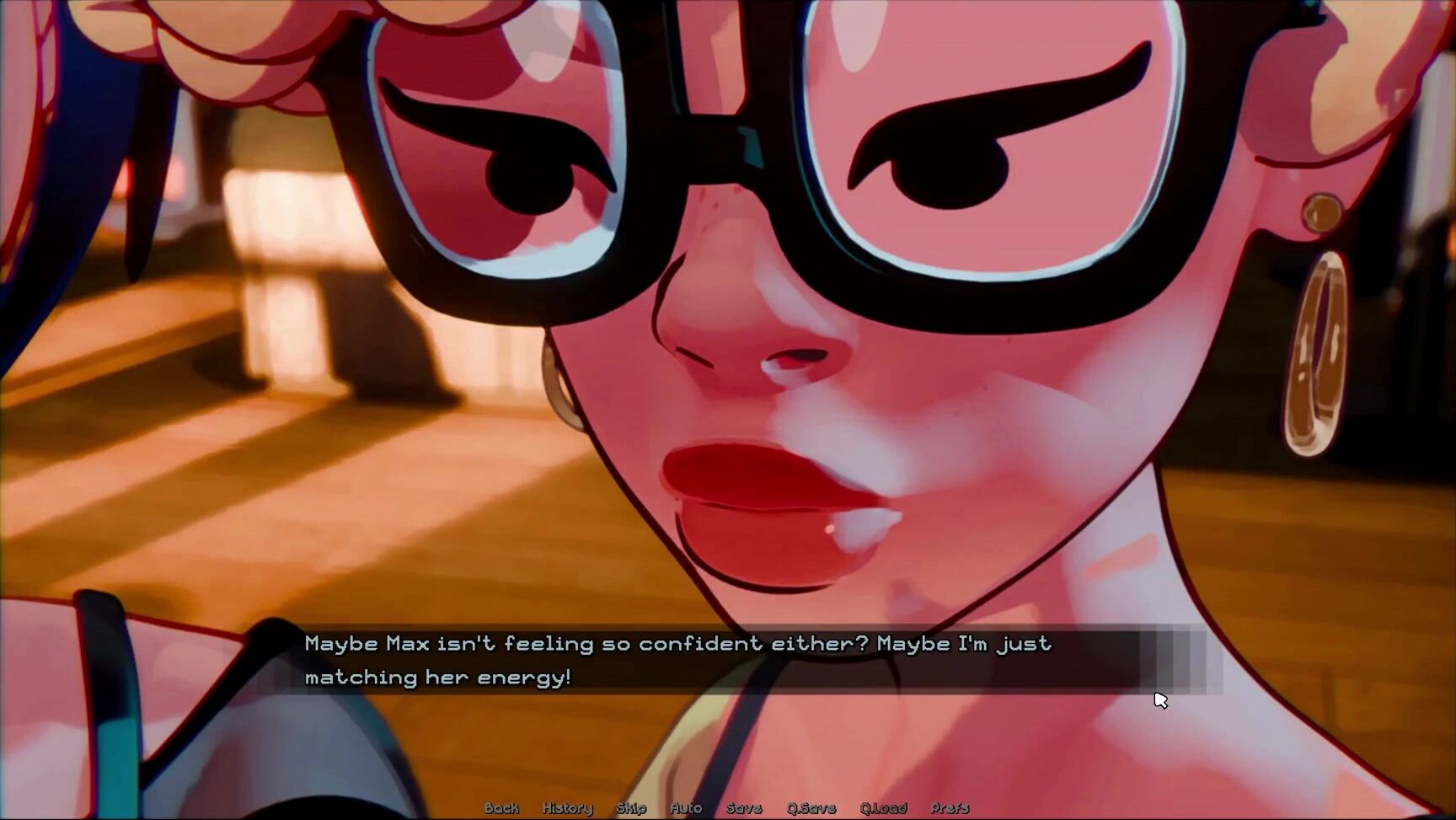Toggle Auto-advance dialogue
This screenshot has height=820, width=1456.
[686, 808]
